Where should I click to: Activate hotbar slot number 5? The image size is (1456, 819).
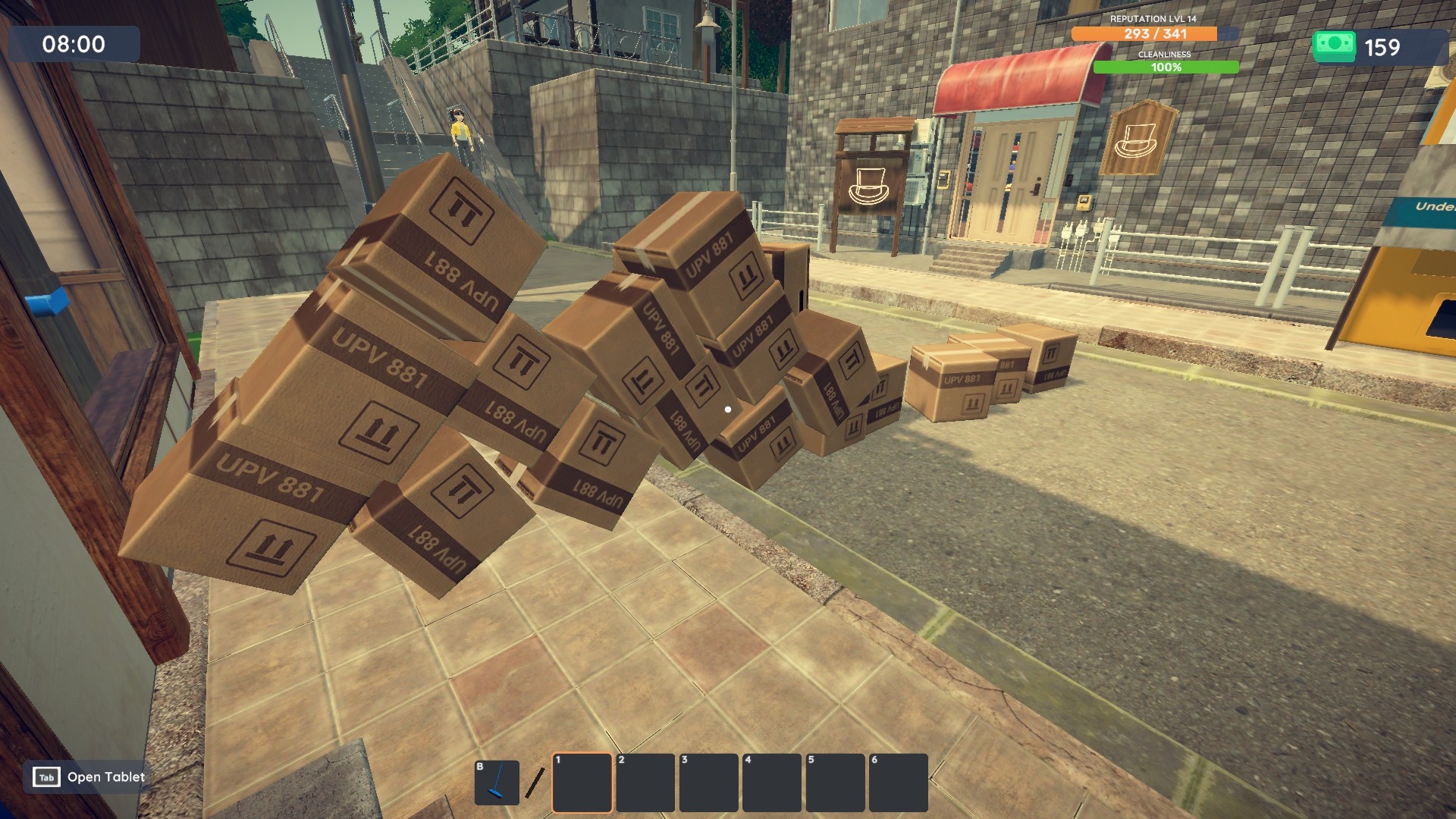835,783
